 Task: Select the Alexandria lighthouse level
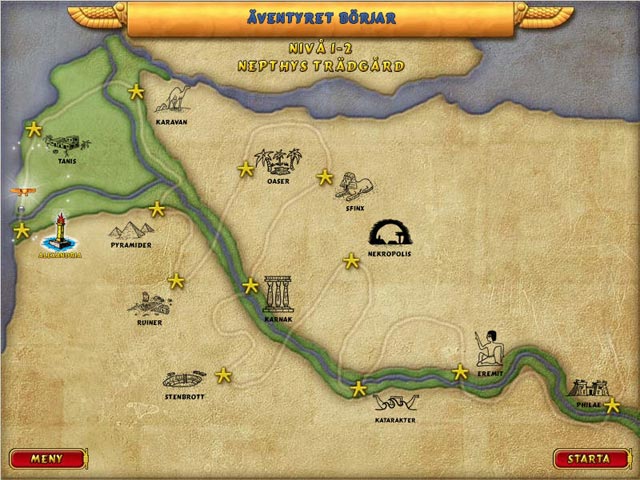click(x=59, y=236)
